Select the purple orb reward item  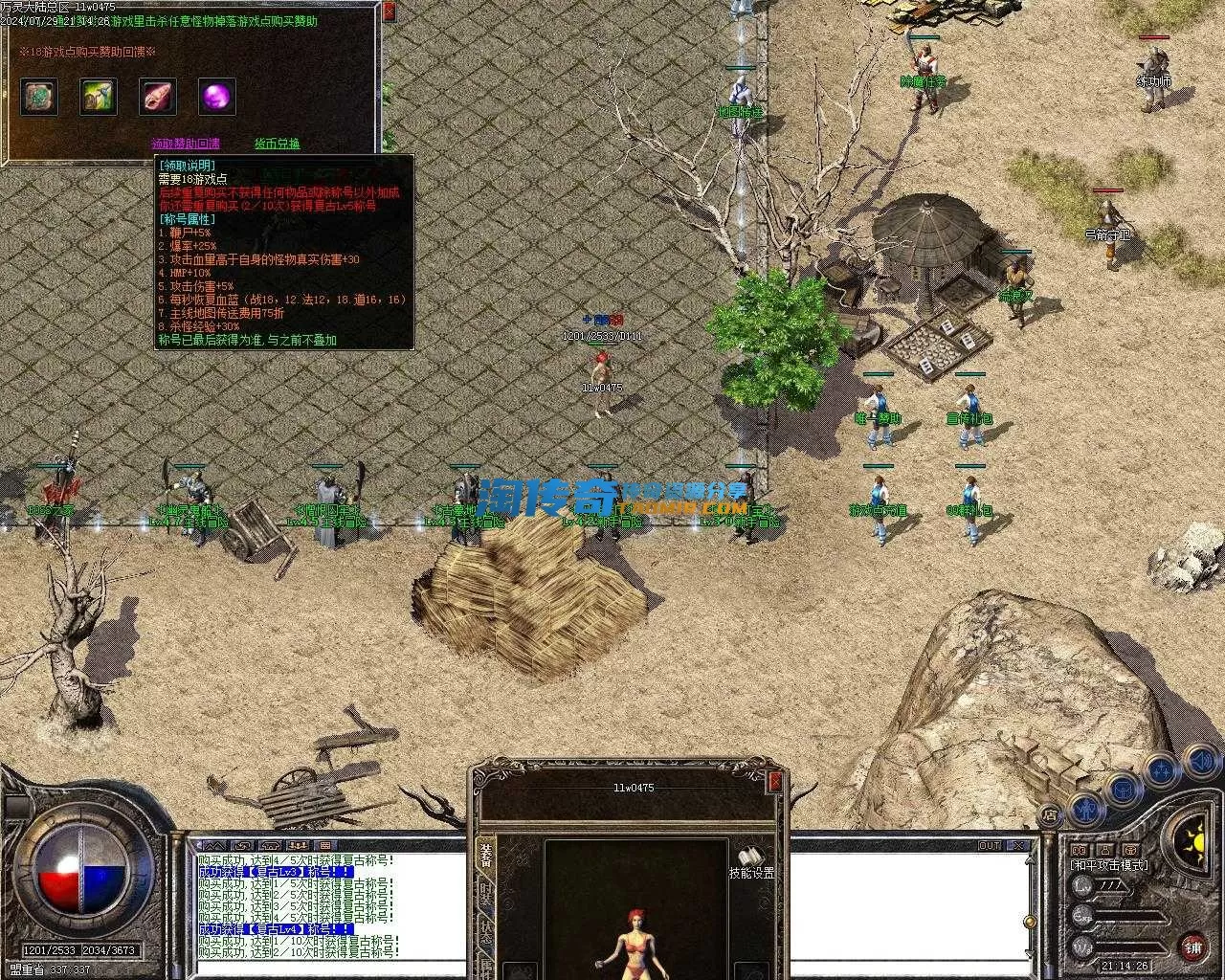click(217, 97)
